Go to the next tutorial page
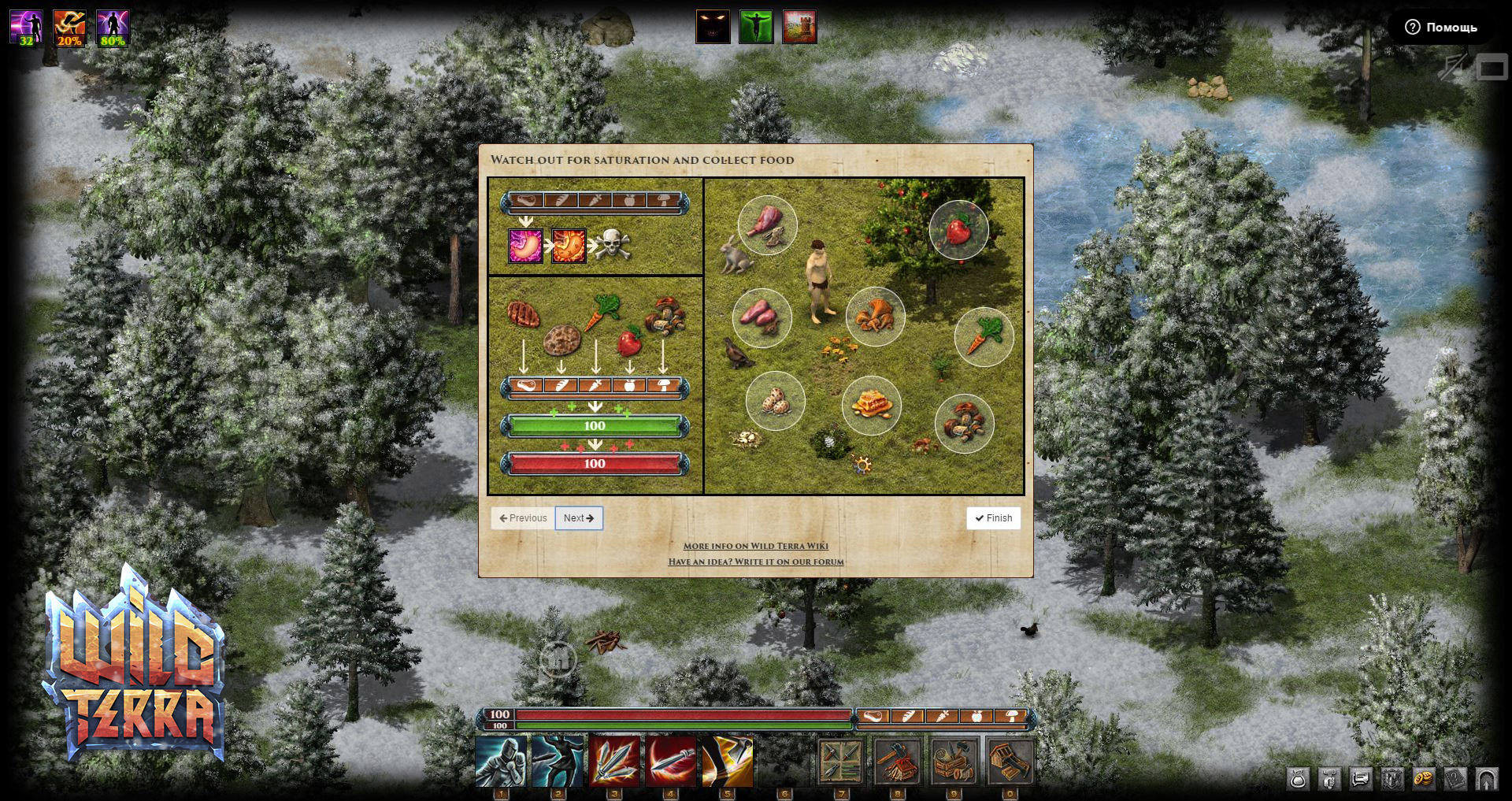This screenshot has width=1512, height=801. (579, 518)
